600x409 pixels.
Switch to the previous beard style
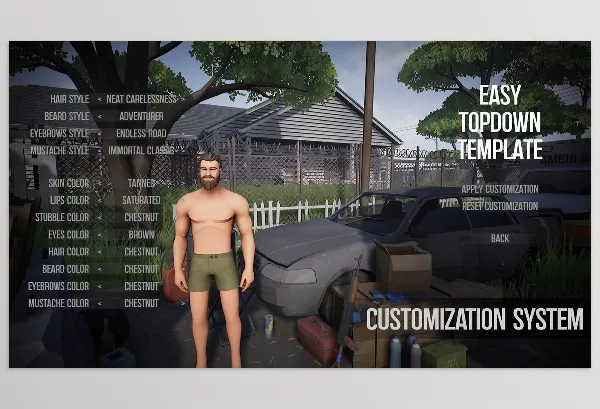pos(98,116)
